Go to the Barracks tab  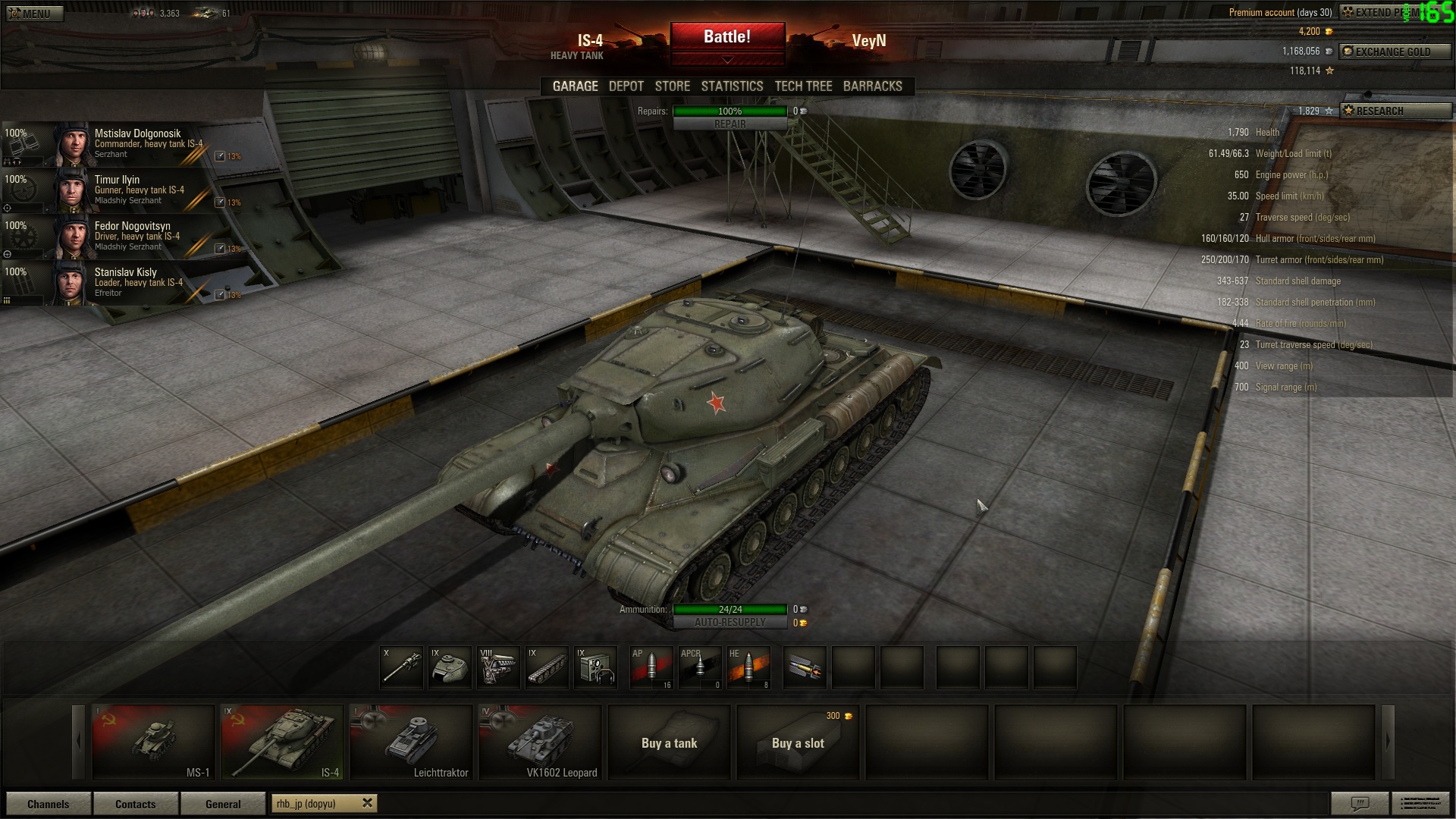click(x=872, y=86)
